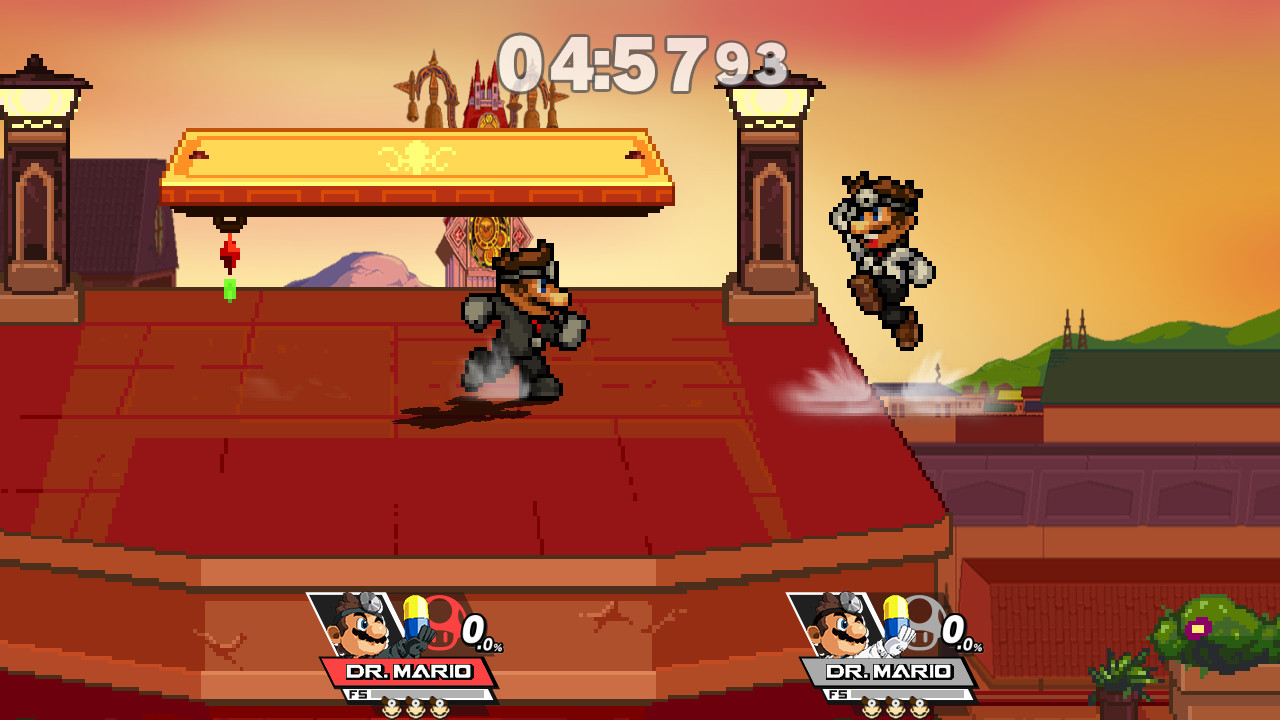Viewport: 1280px width, 720px height.
Task: Click the red player's pill icon
Action: tap(414, 616)
